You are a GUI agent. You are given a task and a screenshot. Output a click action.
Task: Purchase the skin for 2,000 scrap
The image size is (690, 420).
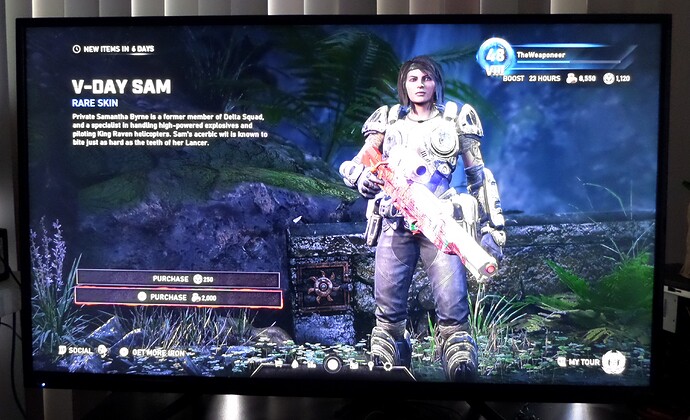pyautogui.click(x=178, y=297)
